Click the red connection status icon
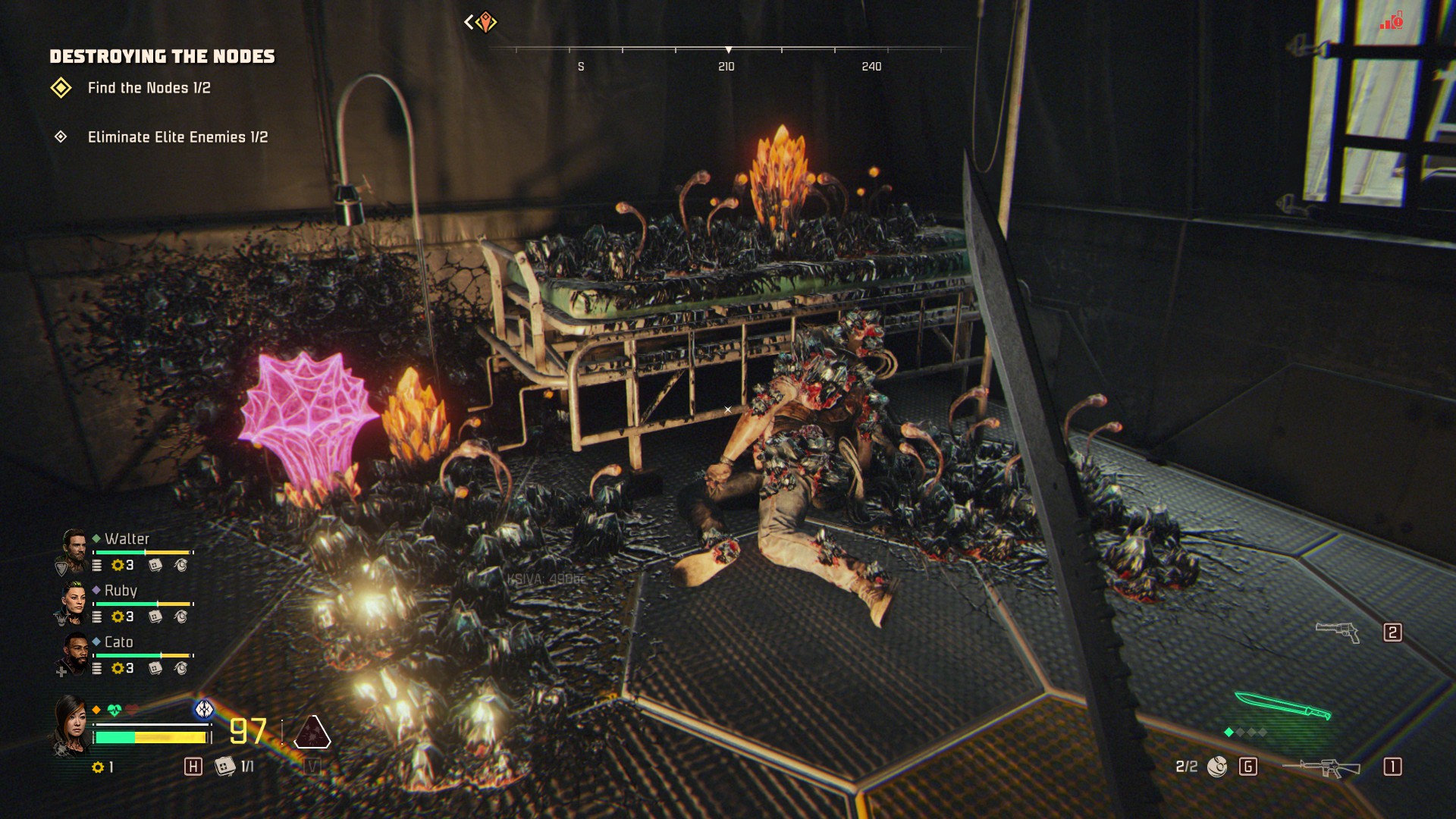1456x819 pixels. pos(1392,21)
